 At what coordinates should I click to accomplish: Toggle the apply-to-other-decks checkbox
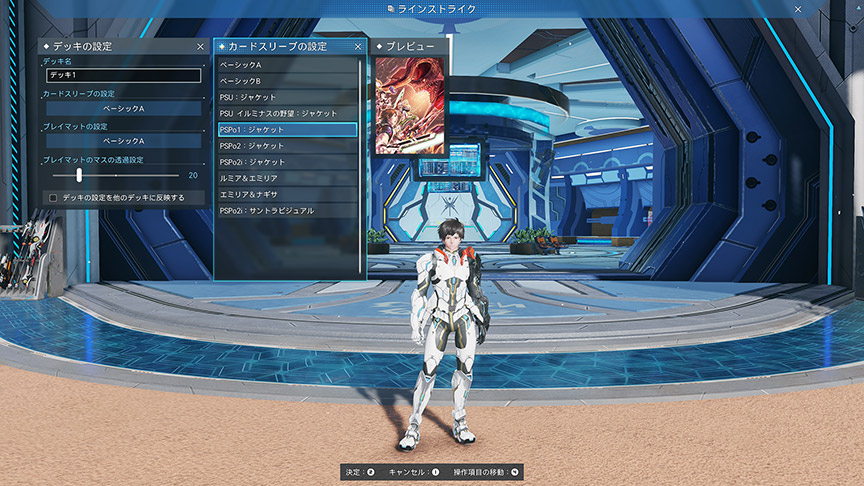pos(53,198)
